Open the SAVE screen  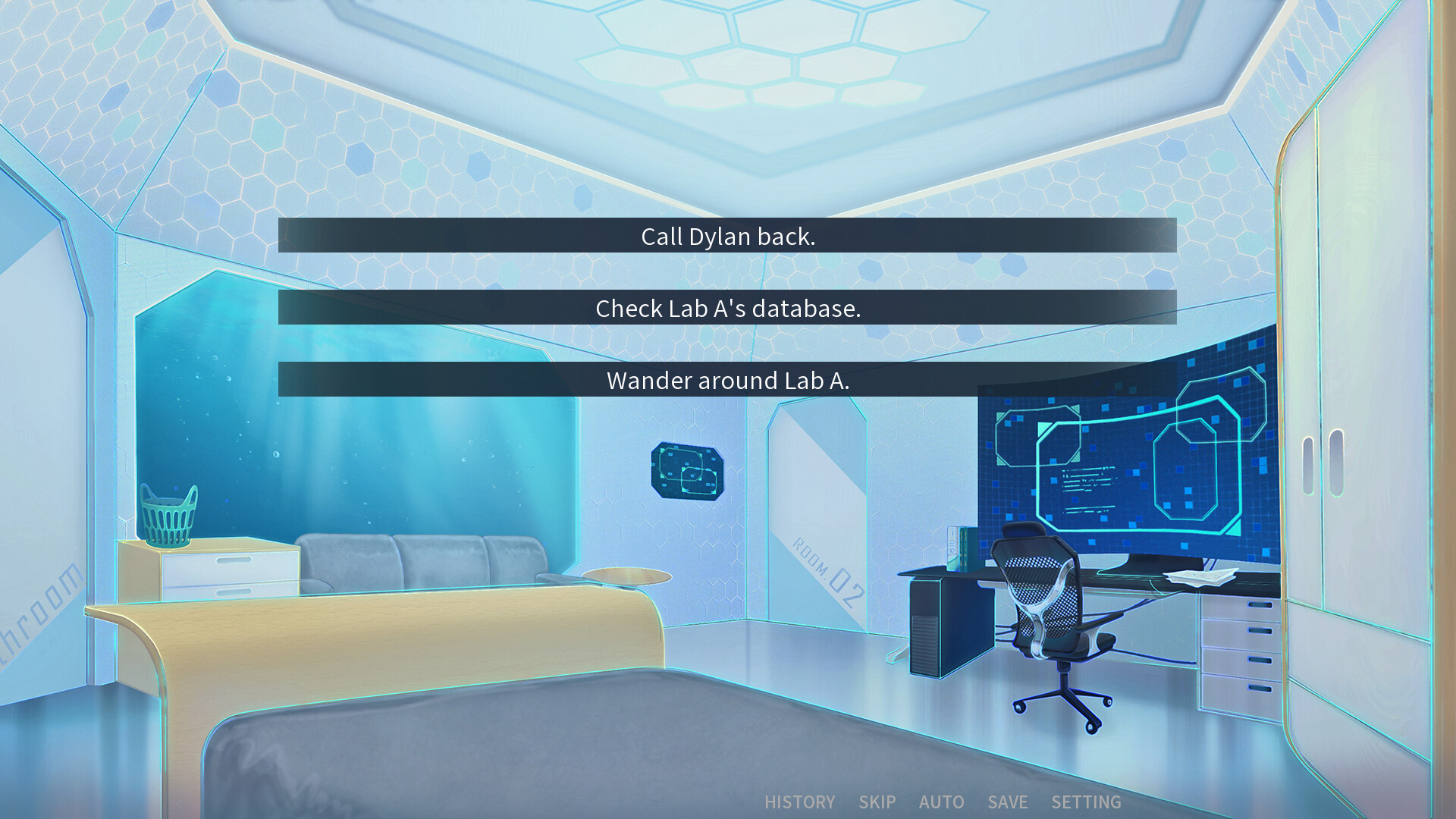[x=1006, y=802]
